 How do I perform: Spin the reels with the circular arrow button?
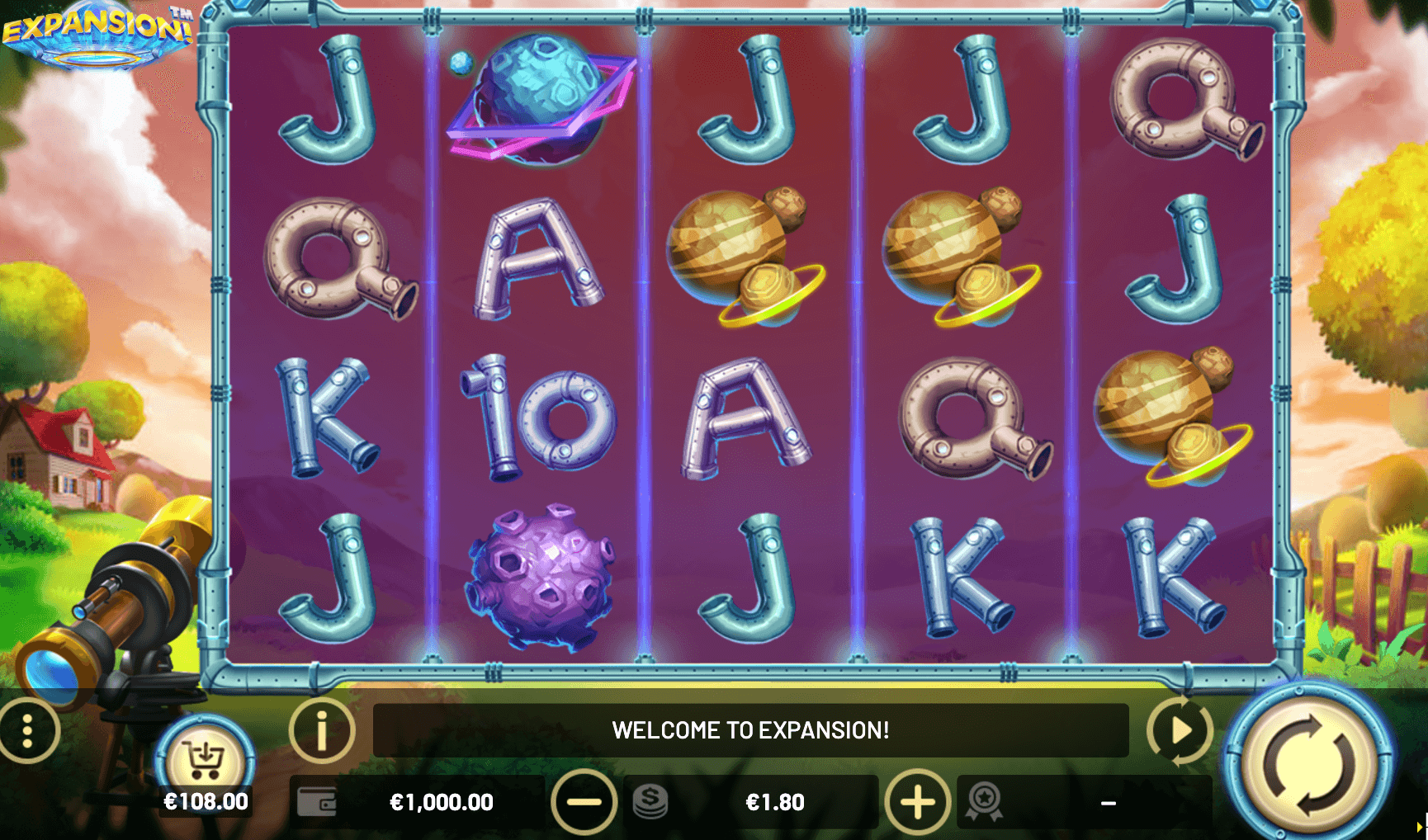(x=1308, y=764)
